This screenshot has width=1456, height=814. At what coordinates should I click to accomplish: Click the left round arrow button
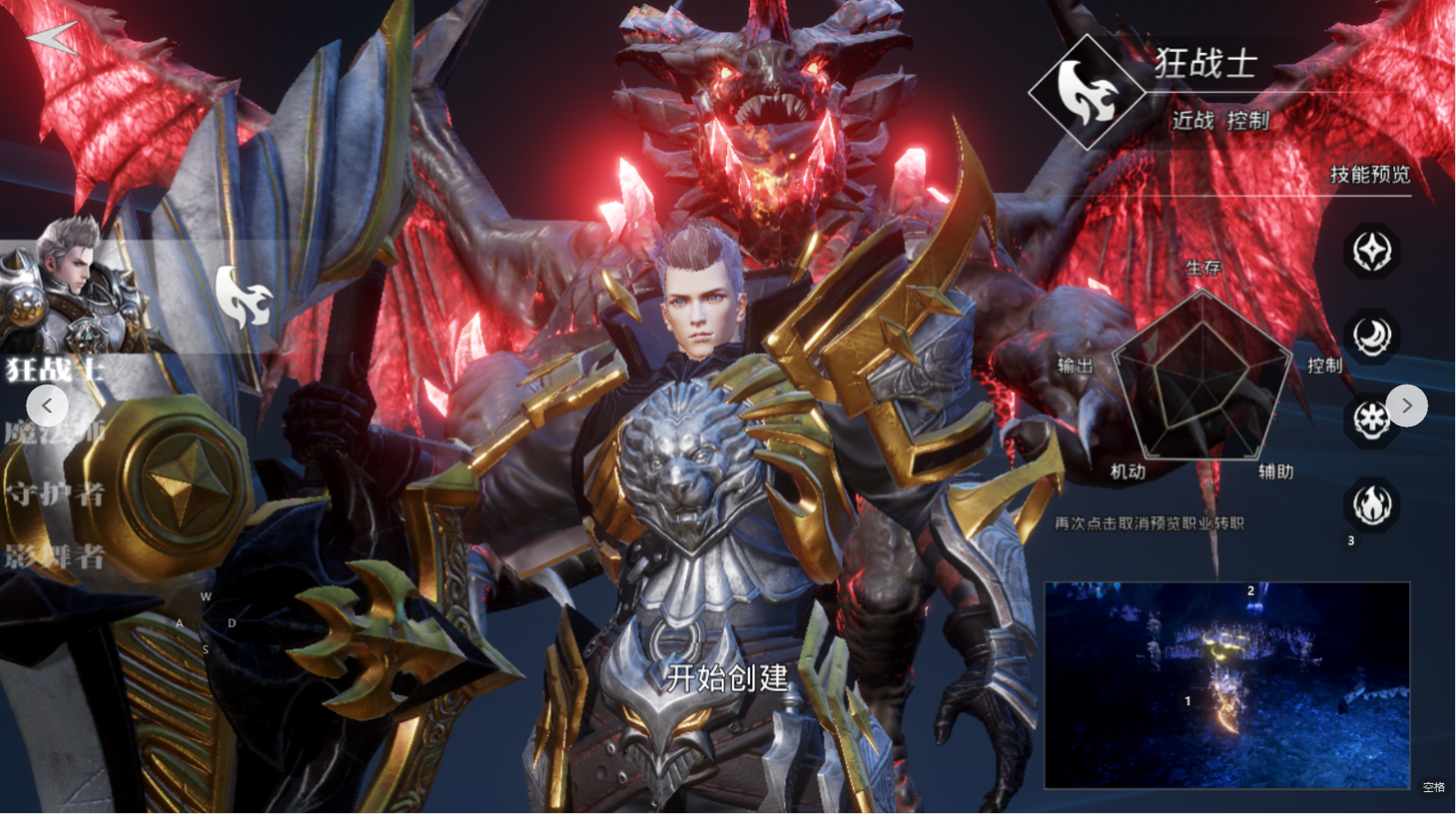tap(47, 406)
